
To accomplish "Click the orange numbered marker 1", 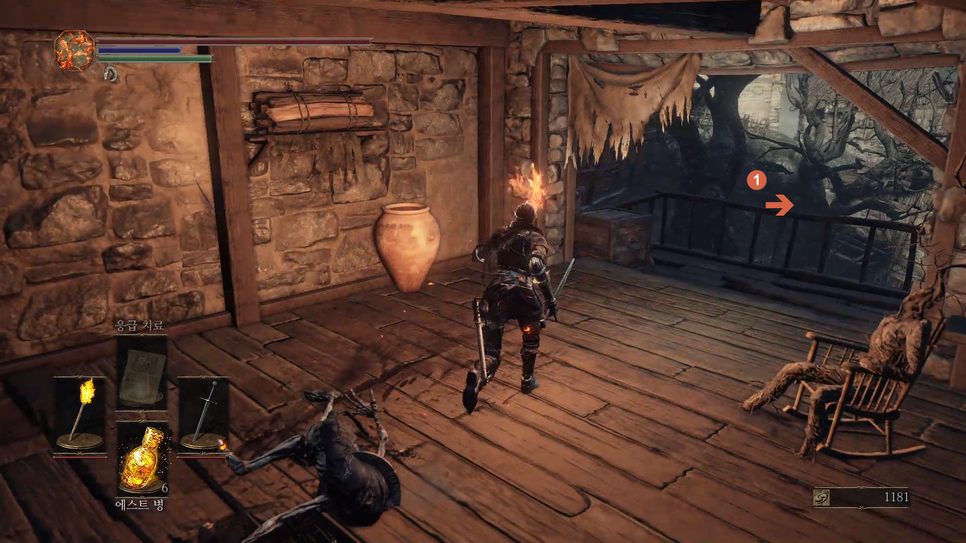I will point(757,180).
